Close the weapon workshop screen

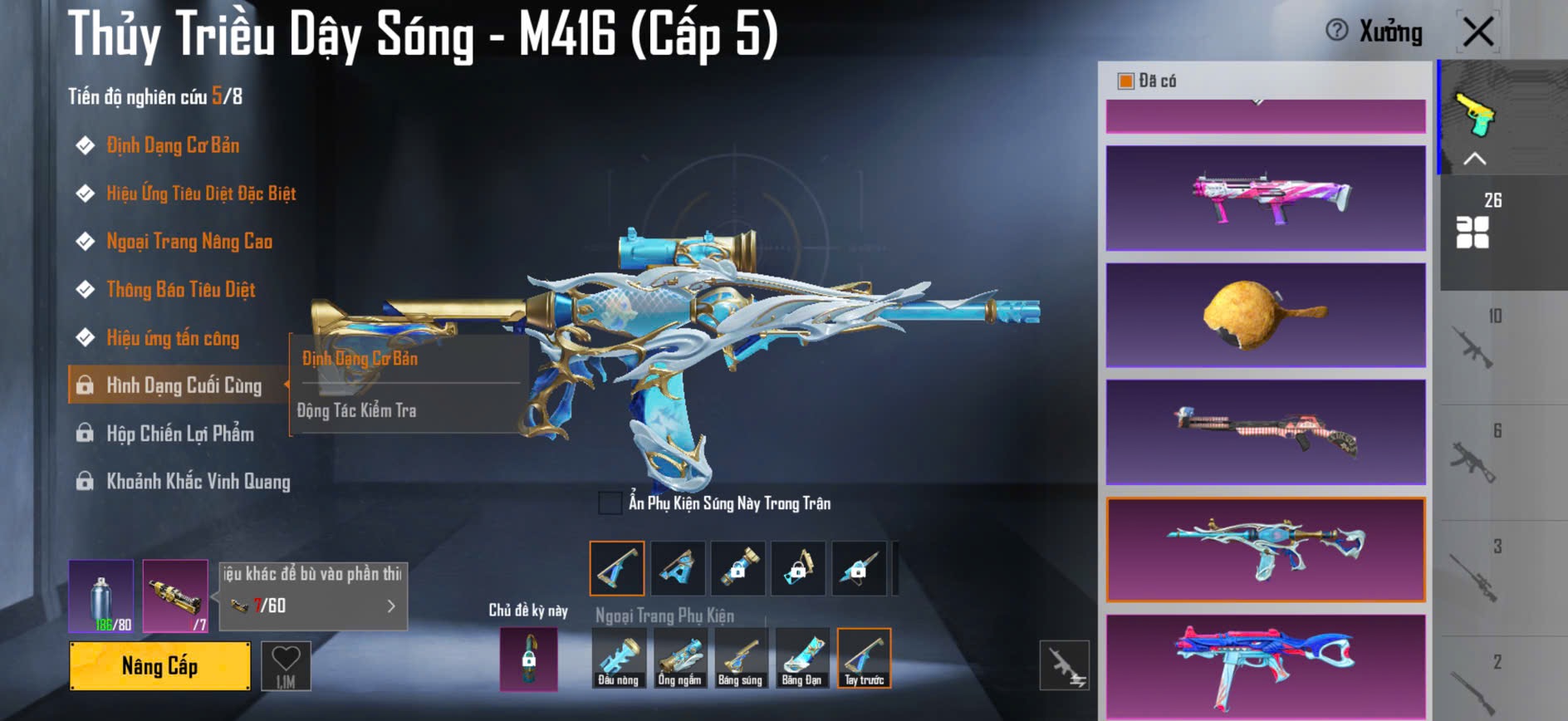[1478, 32]
